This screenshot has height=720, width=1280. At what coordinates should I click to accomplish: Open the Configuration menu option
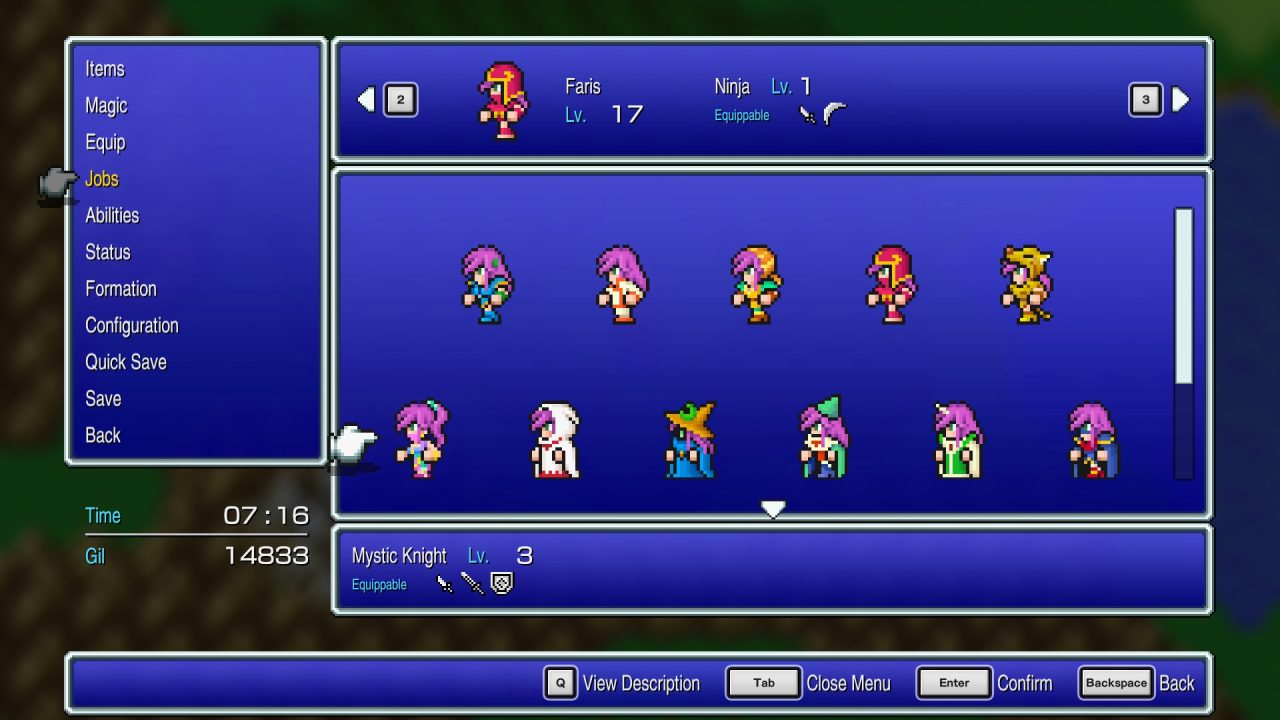[131, 325]
